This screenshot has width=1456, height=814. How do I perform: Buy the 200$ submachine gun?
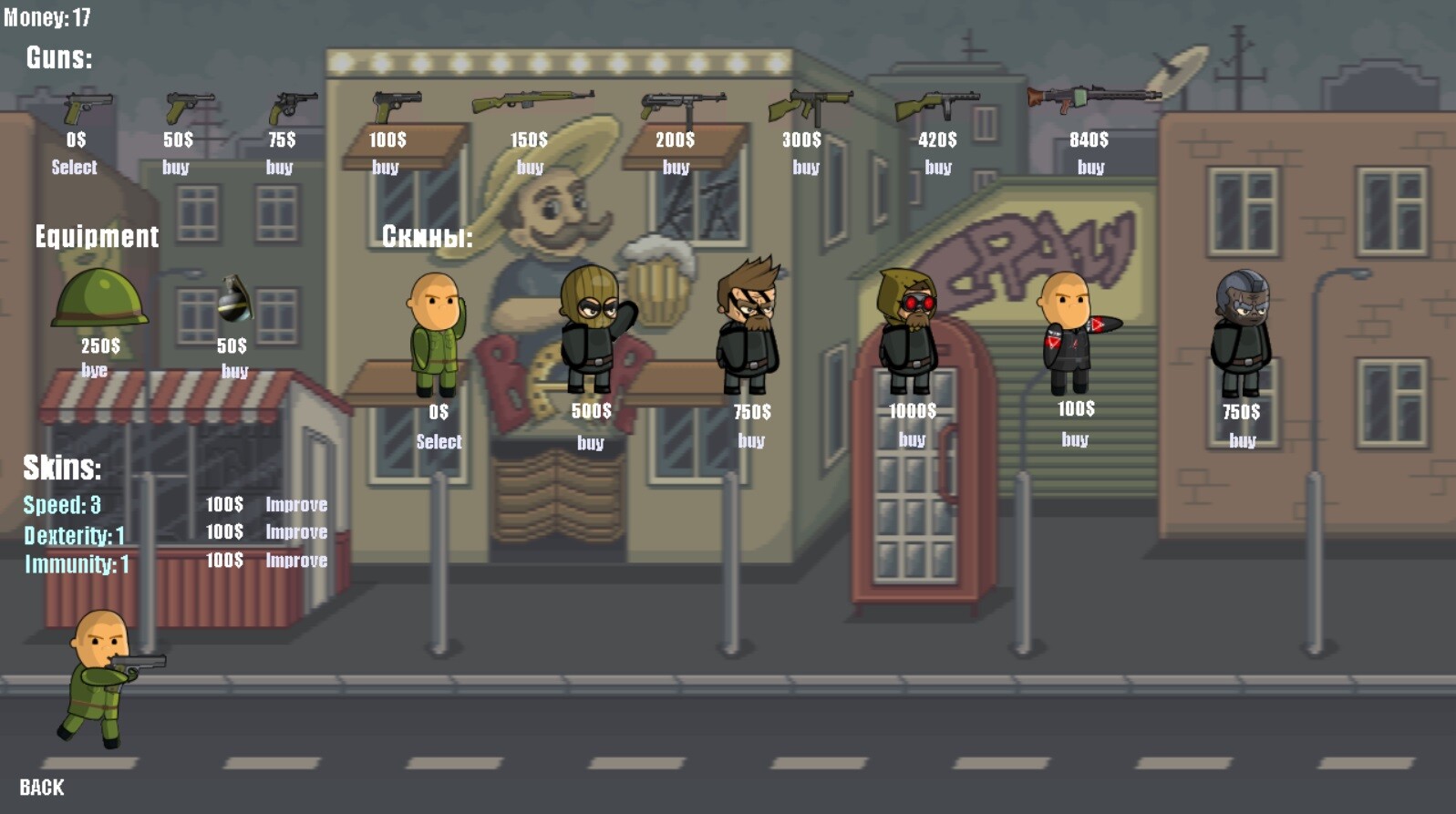tap(676, 167)
